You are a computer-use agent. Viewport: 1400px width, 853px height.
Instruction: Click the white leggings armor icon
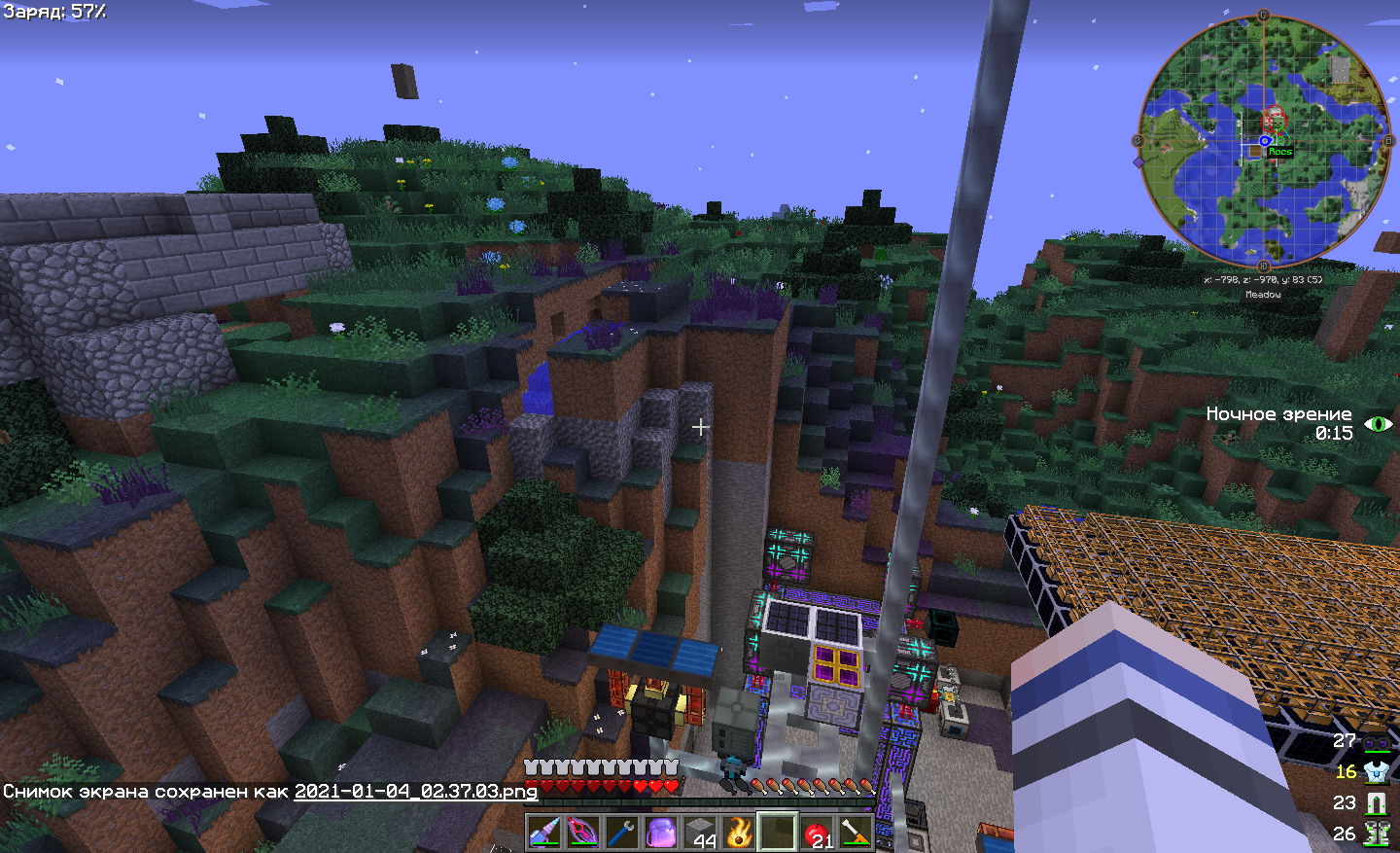pos(1377,803)
